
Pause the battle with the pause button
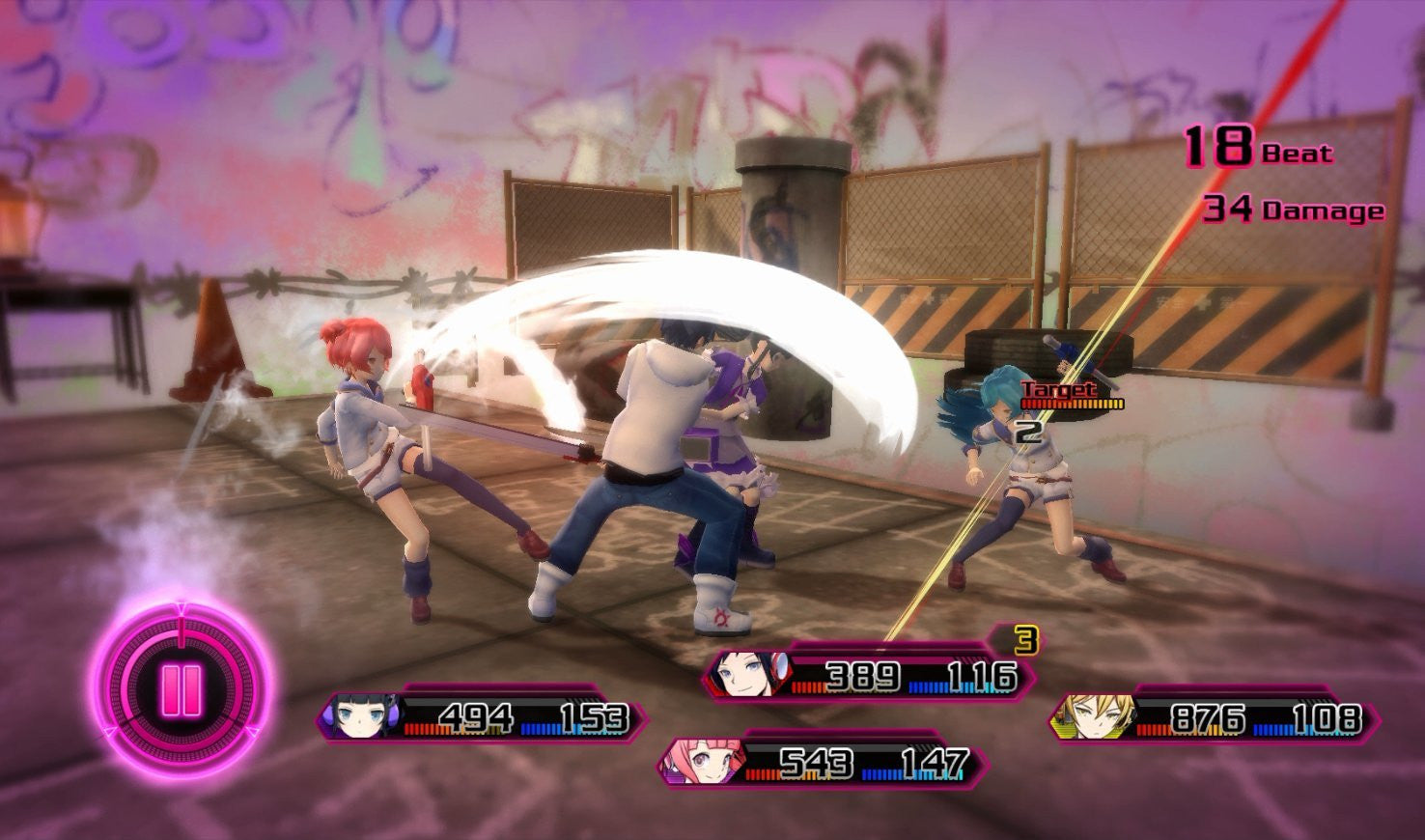point(182,688)
